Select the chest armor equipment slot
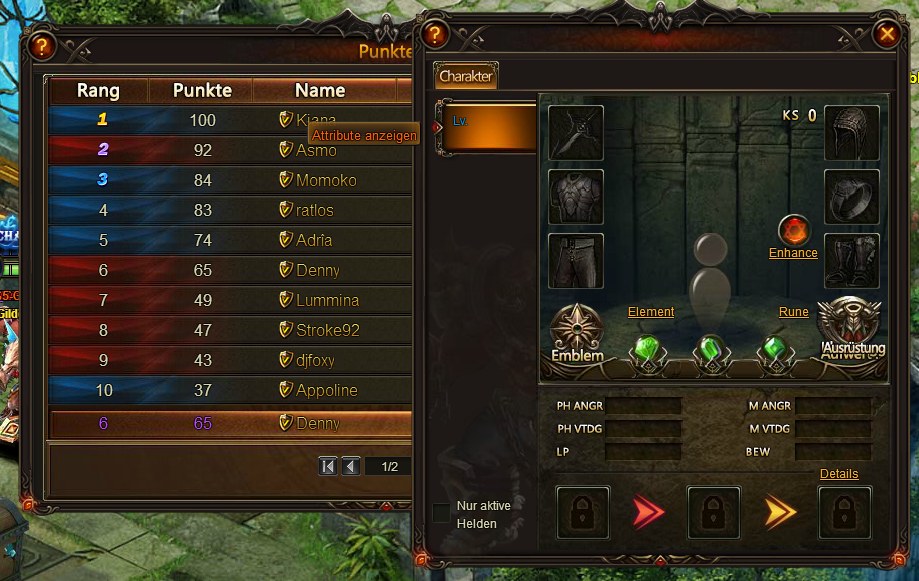The height and width of the screenshot is (581, 919). [576, 197]
